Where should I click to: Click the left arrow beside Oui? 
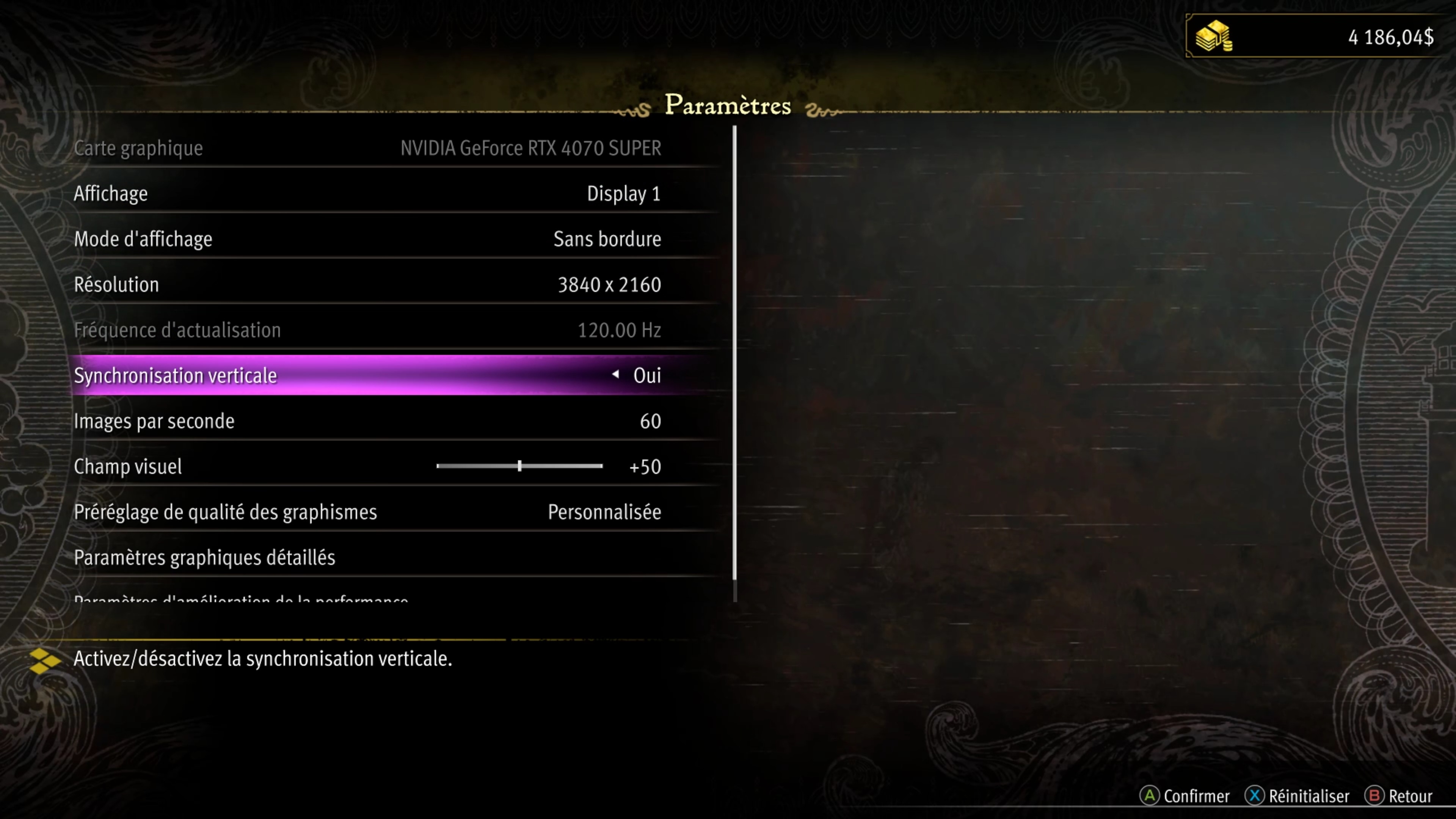(x=615, y=374)
